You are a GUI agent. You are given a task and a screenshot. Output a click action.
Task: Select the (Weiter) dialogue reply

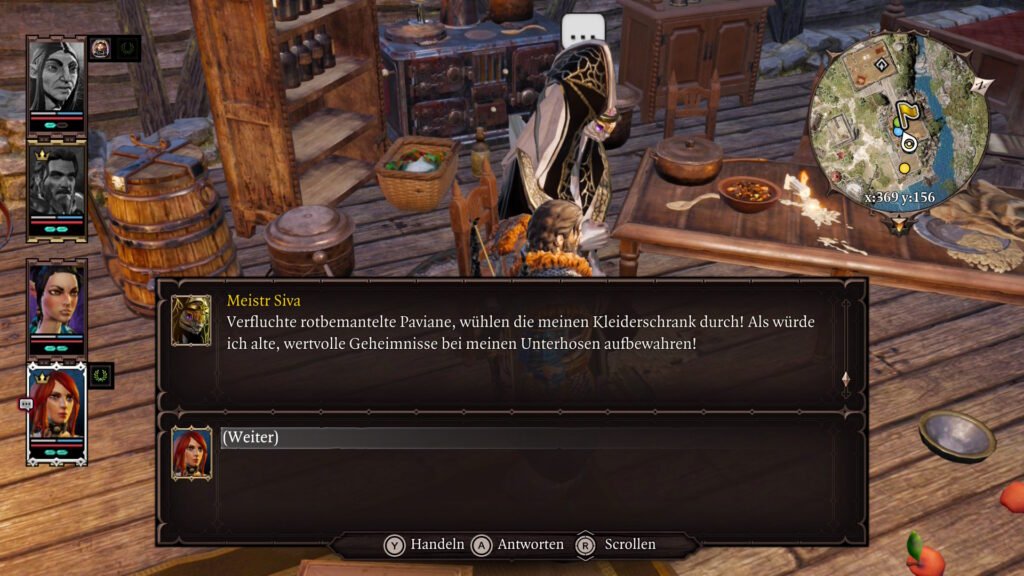250,437
